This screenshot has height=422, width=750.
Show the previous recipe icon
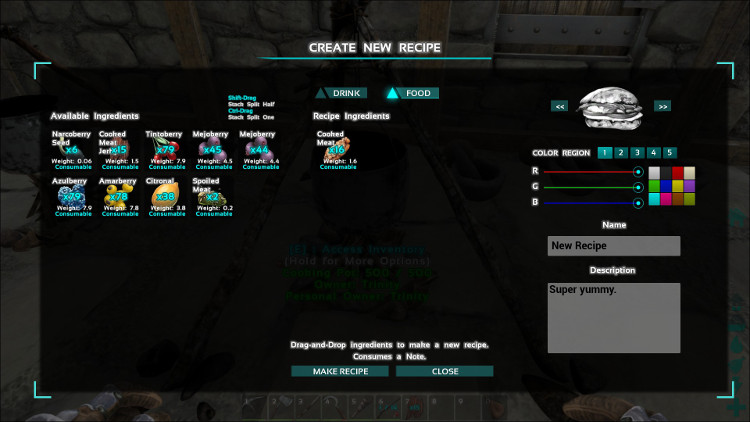click(x=561, y=105)
